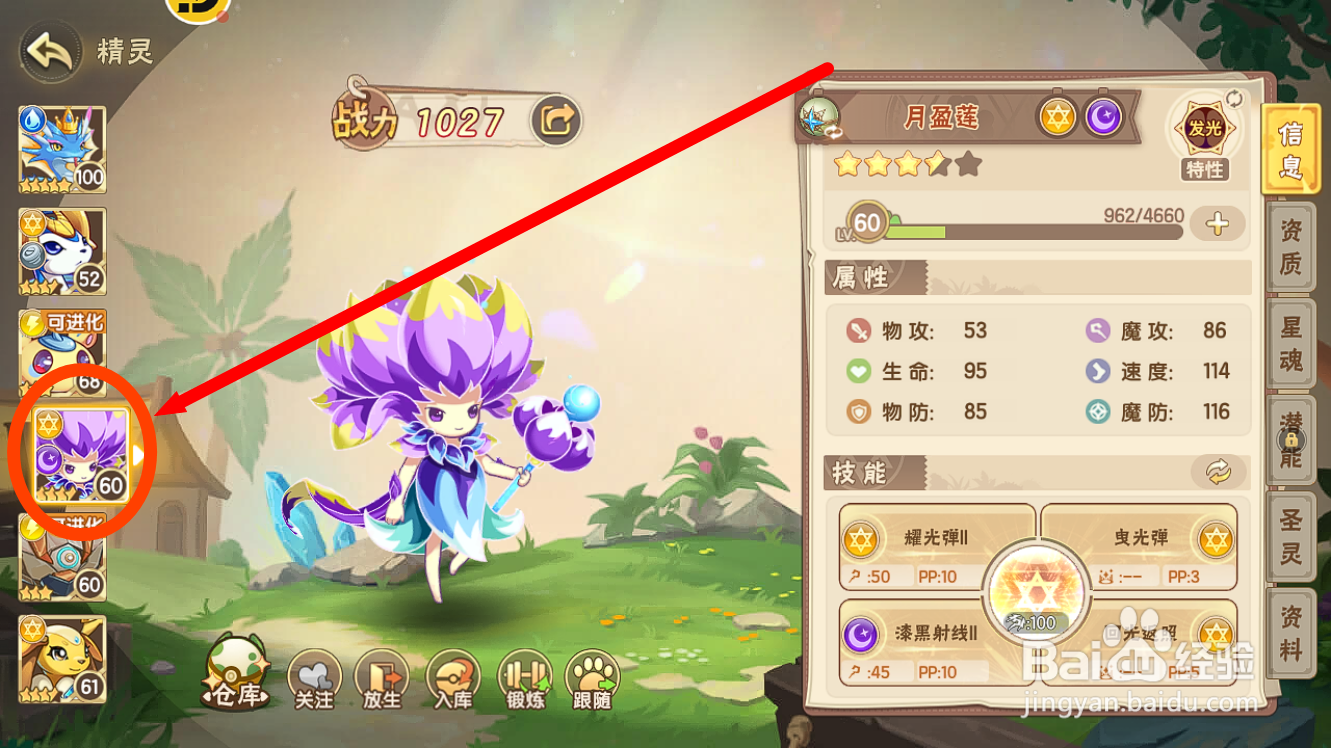Image resolution: width=1331 pixels, height=748 pixels.
Task: Toggle the dark moon element badge
Action: (1104, 117)
